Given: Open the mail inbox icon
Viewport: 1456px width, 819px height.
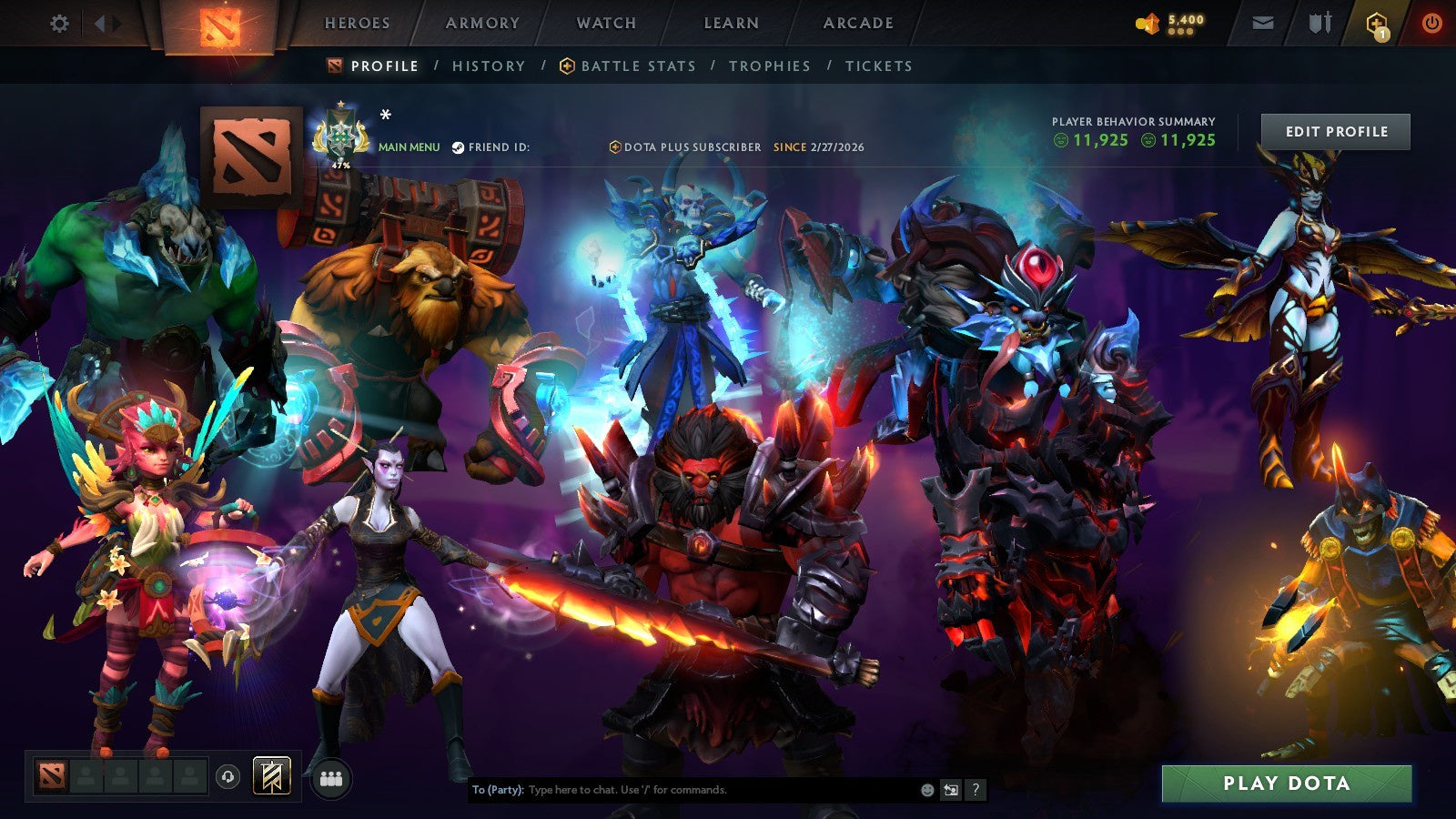Looking at the screenshot, I should point(1261,24).
